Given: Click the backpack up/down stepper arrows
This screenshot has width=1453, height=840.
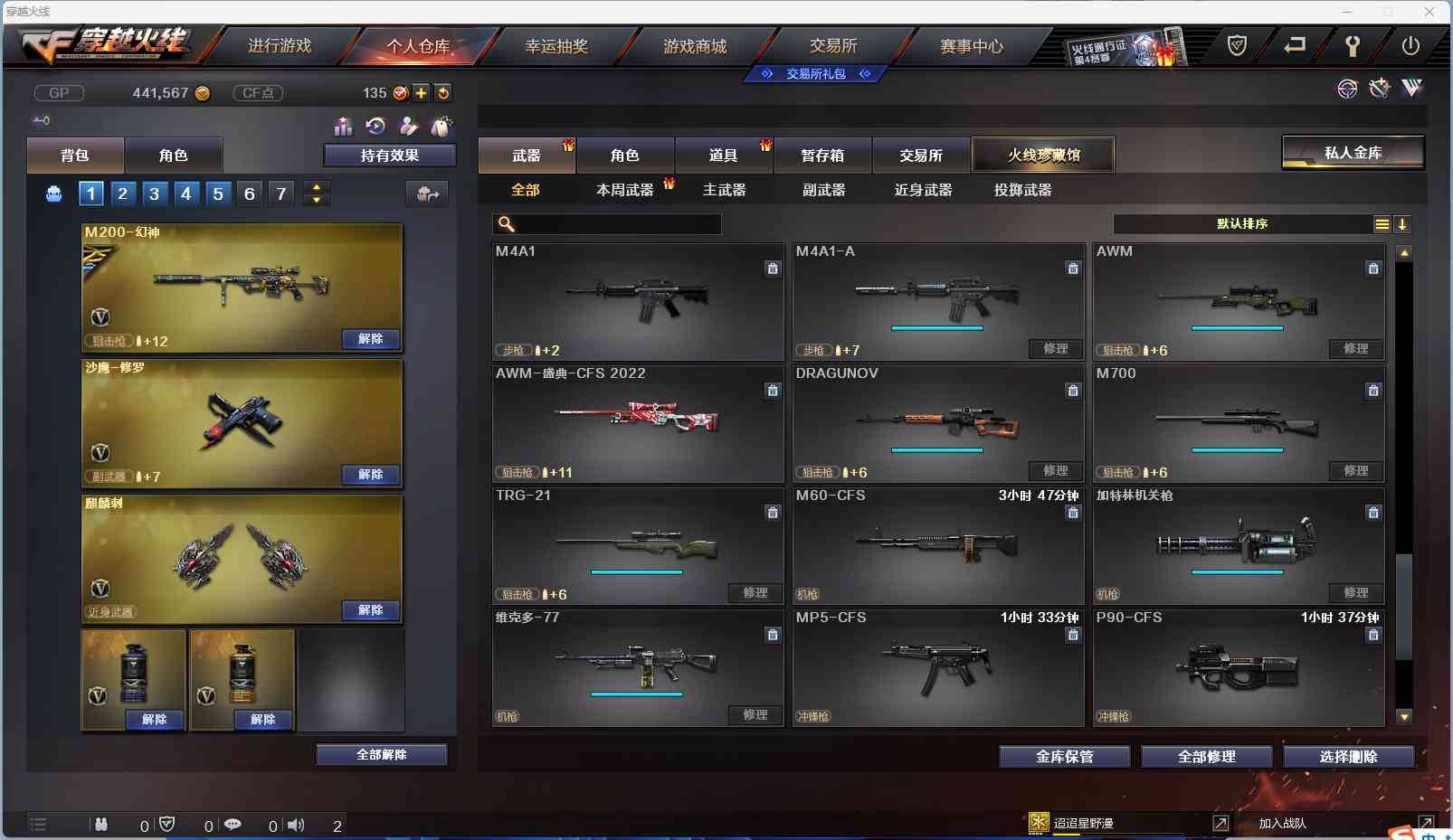Looking at the screenshot, I should (316, 193).
